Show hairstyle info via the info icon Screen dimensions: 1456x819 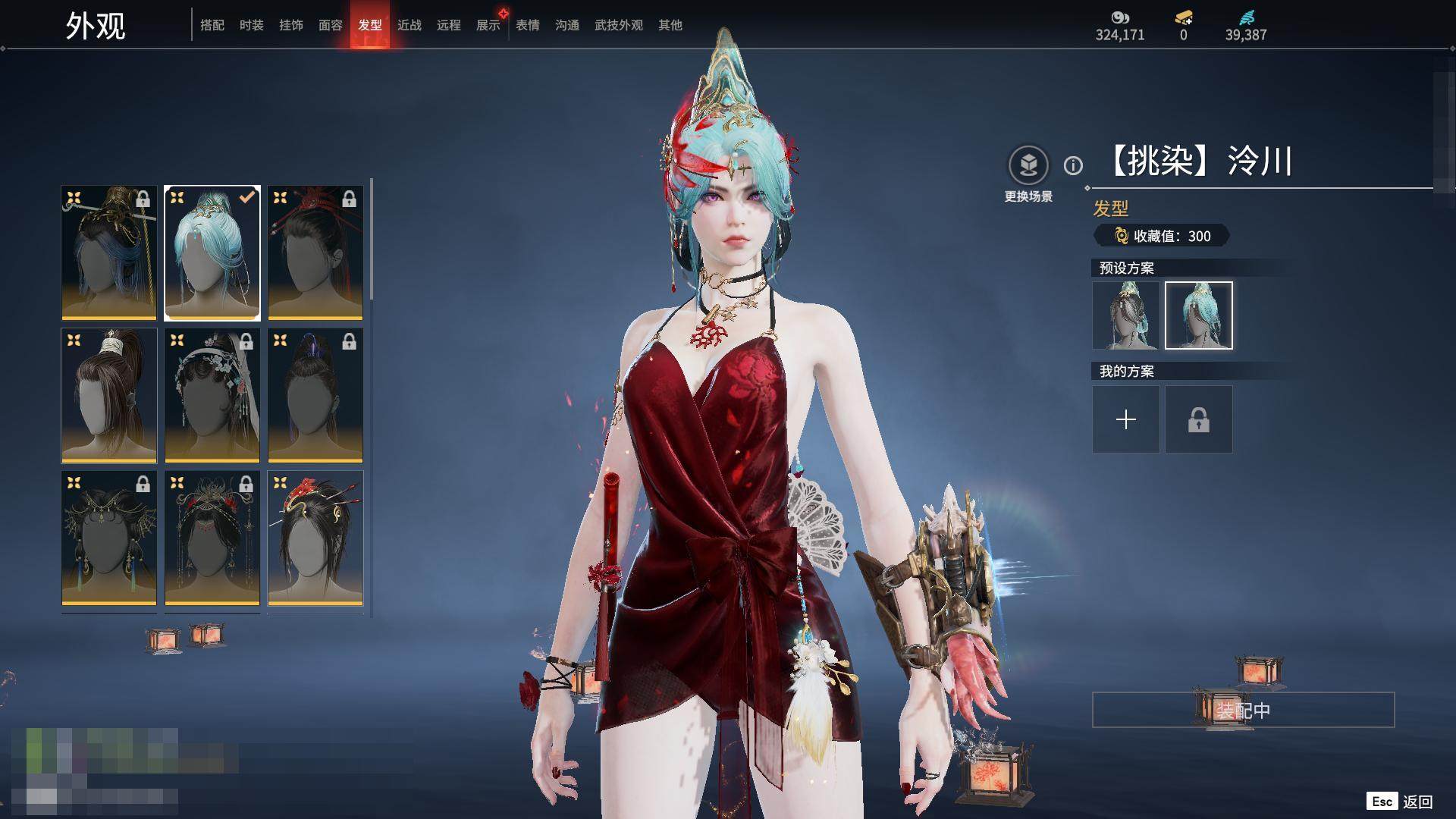pos(1073,165)
